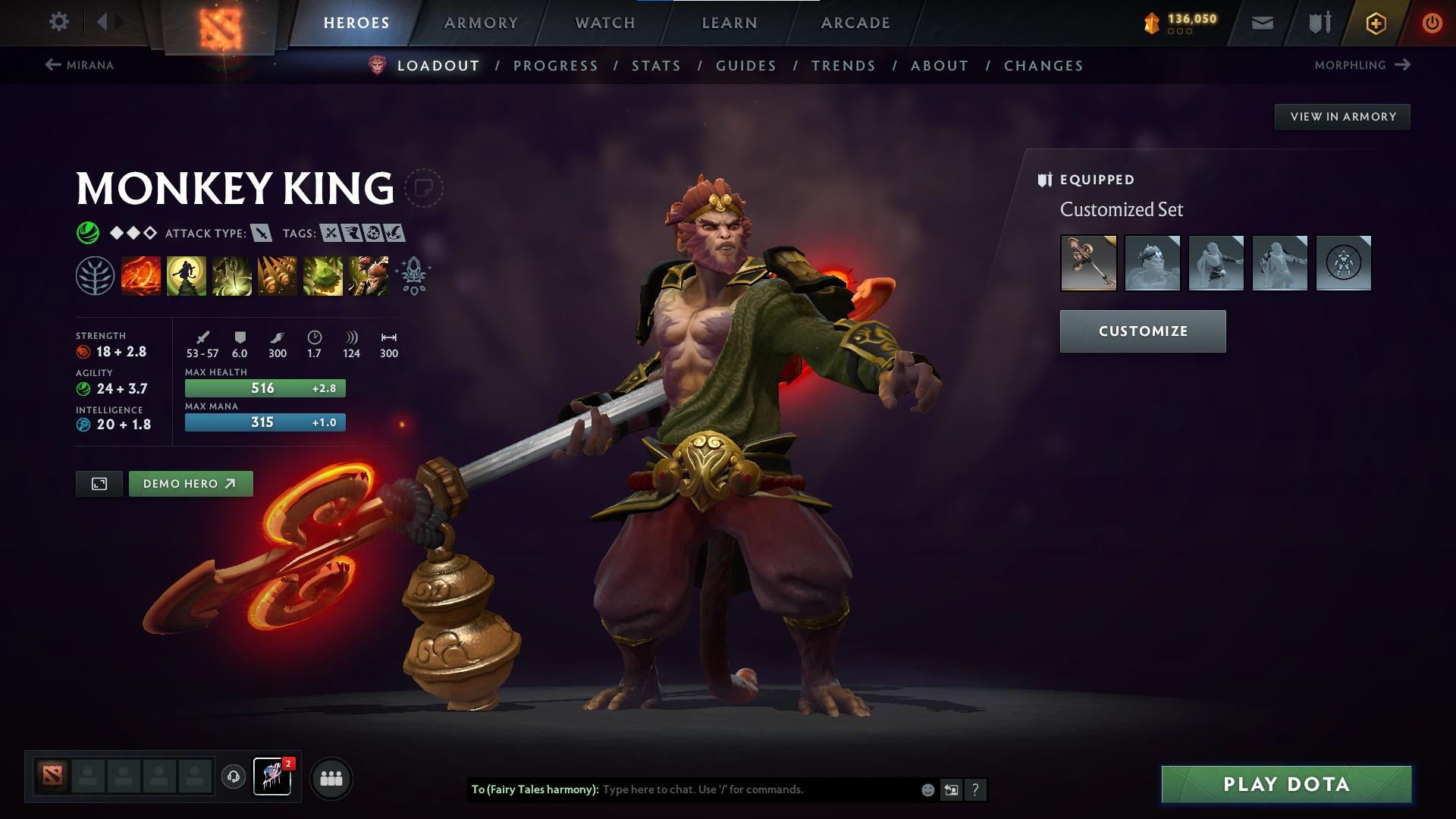The width and height of the screenshot is (1456, 819).
Task: Select the Boundless Strike ability icon
Action: [x=141, y=275]
